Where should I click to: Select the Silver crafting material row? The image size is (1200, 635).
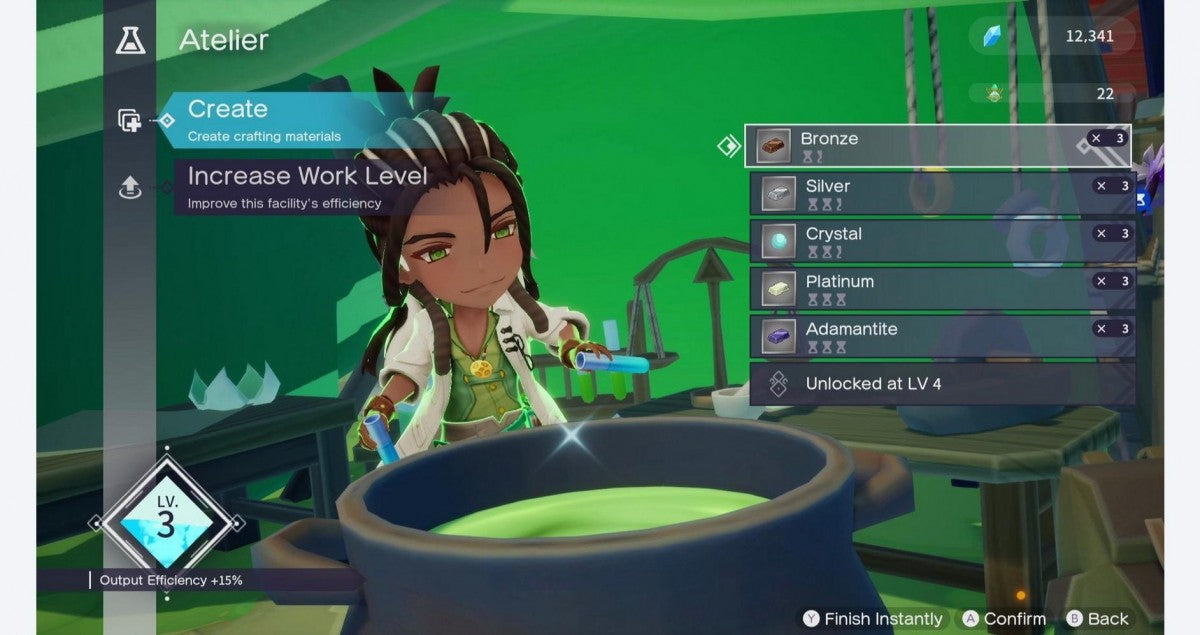click(x=942, y=193)
